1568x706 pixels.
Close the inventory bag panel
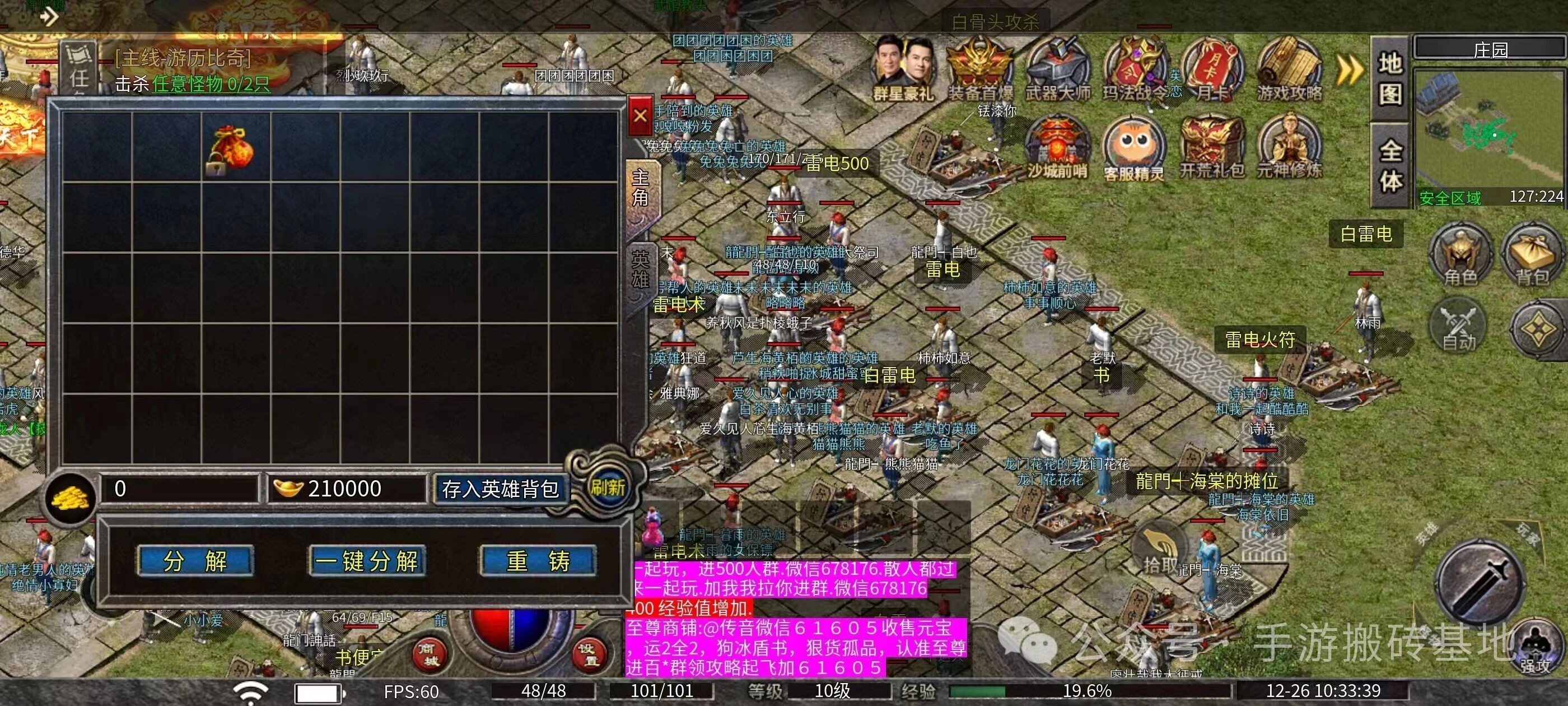[640, 115]
